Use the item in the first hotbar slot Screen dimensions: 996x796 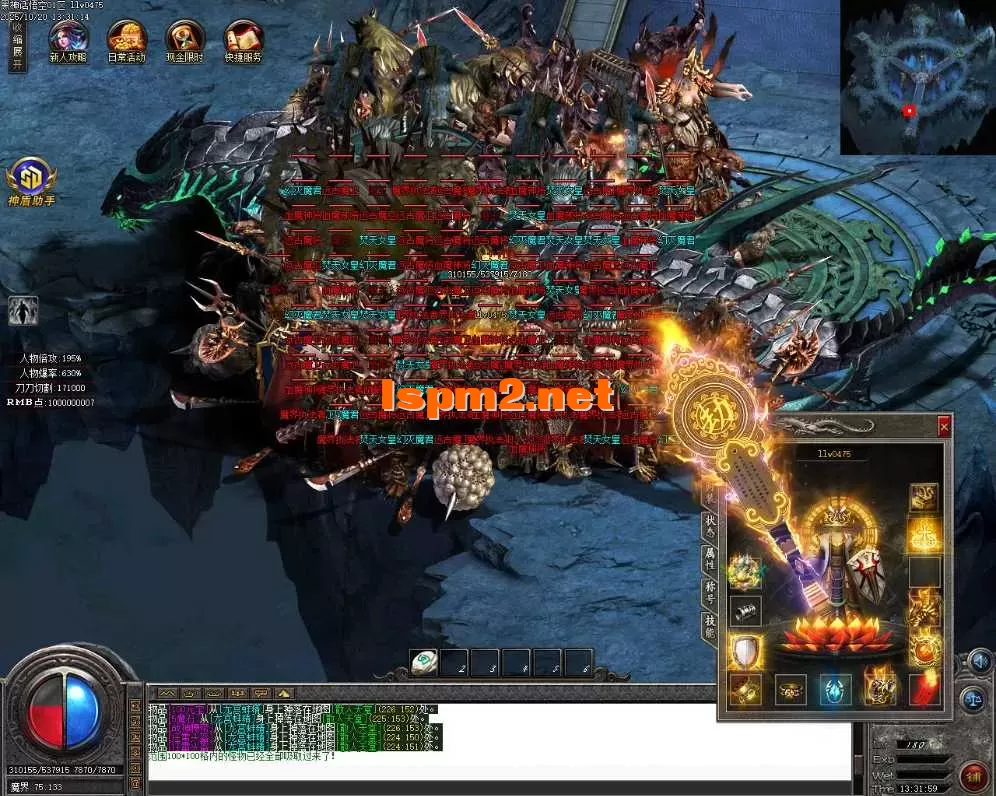click(423, 662)
